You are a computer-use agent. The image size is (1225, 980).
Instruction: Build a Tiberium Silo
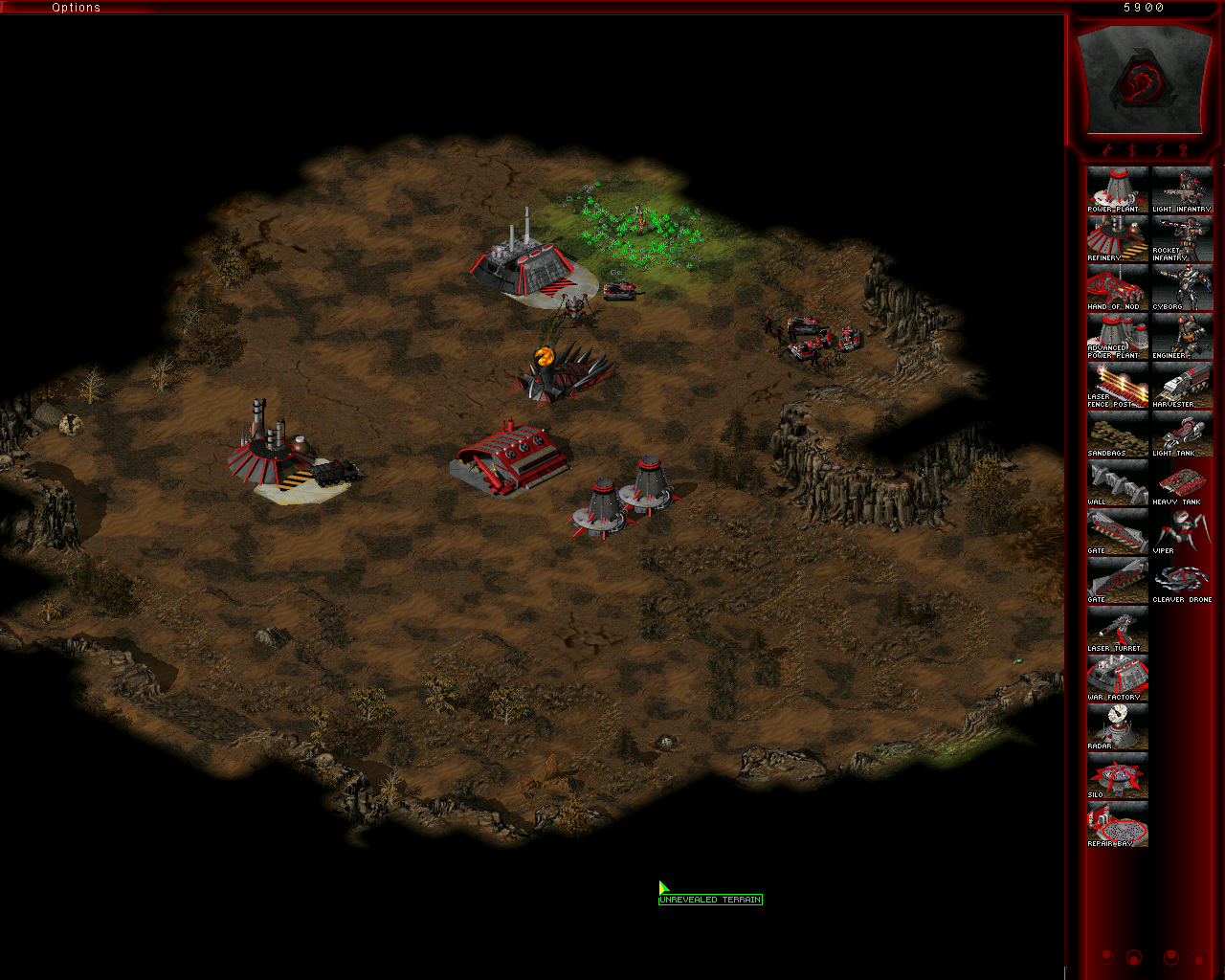point(1117,774)
